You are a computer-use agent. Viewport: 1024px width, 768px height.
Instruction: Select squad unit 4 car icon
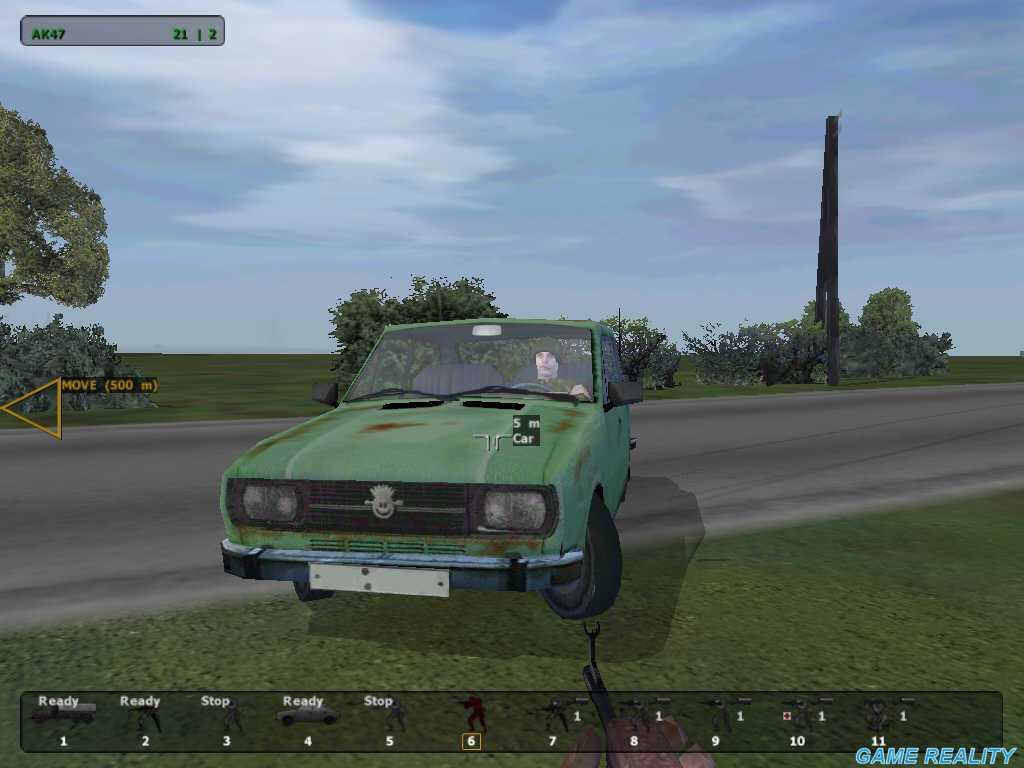(x=307, y=715)
